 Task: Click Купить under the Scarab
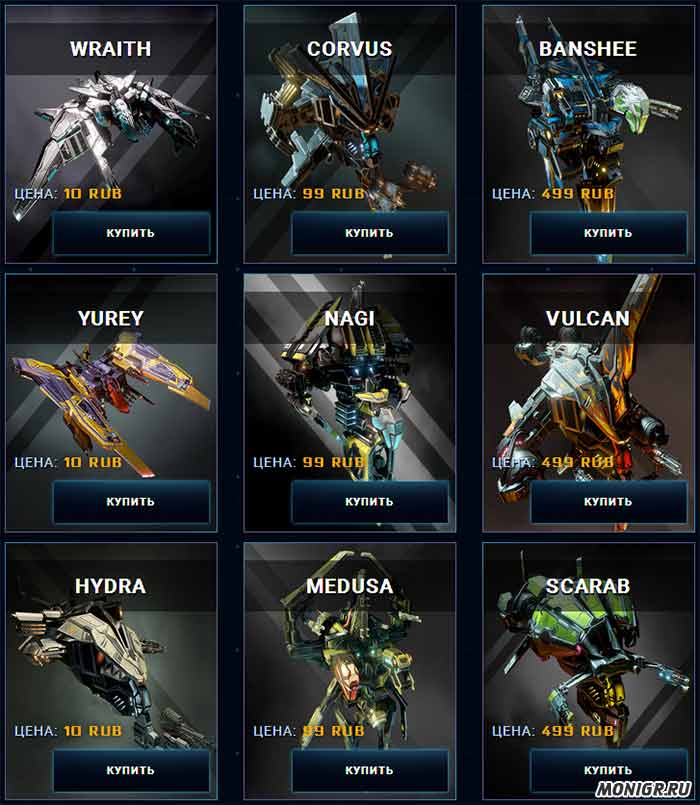coord(608,771)
